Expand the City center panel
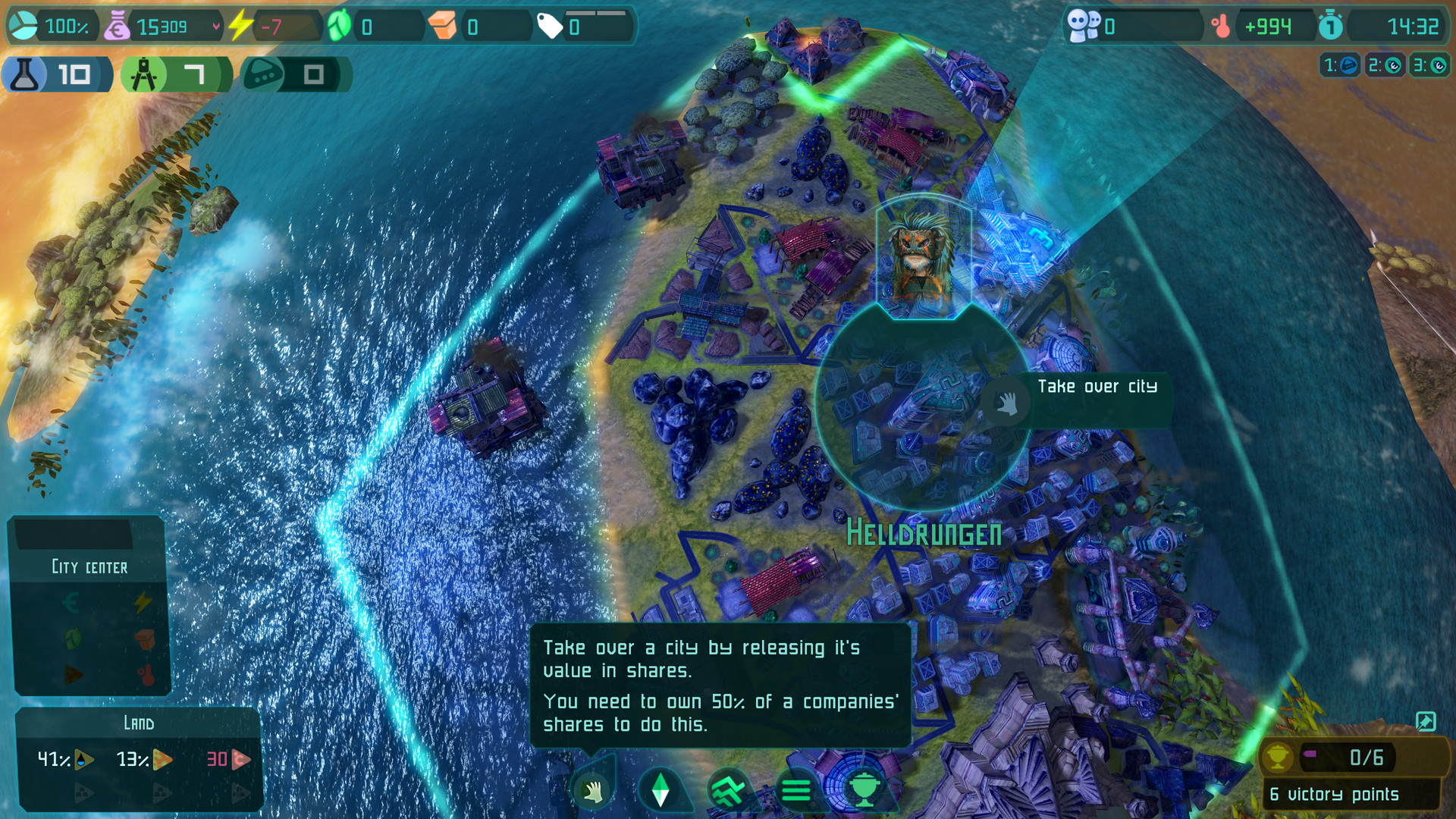1456x819 pixels. pyautogui.click(x=89, y=566)
